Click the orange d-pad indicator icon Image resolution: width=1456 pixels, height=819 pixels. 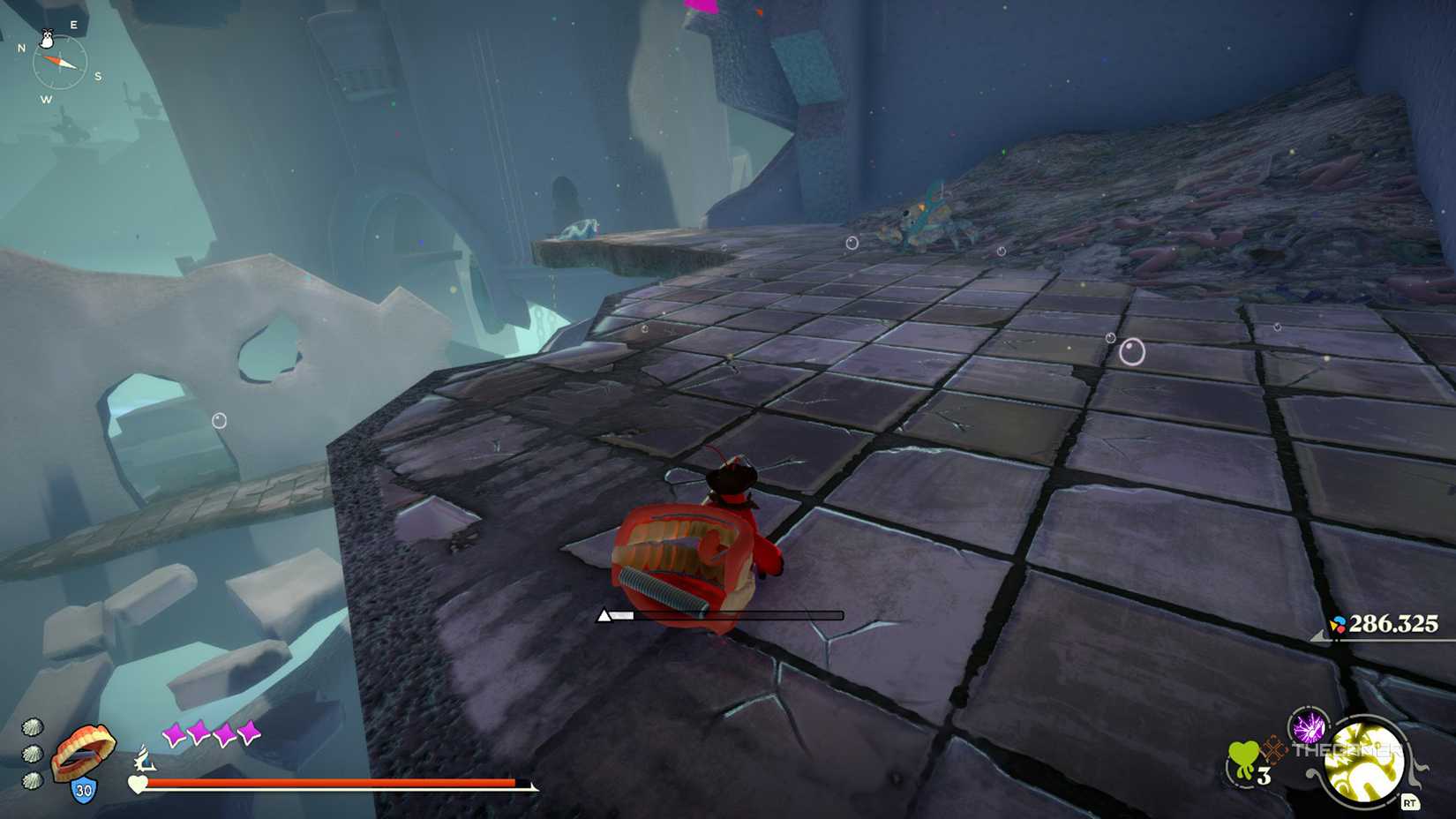[1272, 750]
